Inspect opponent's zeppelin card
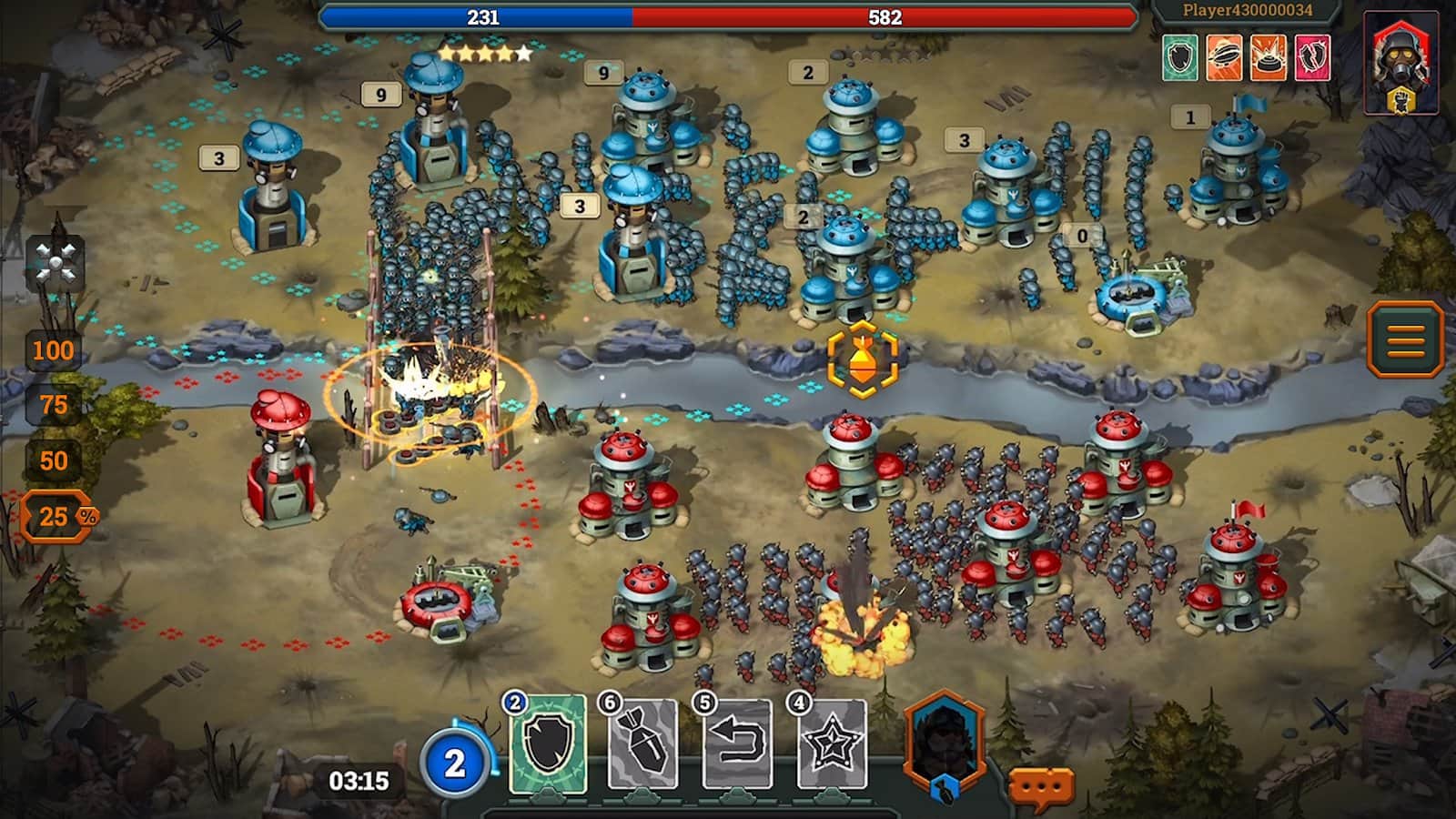 1224,57
